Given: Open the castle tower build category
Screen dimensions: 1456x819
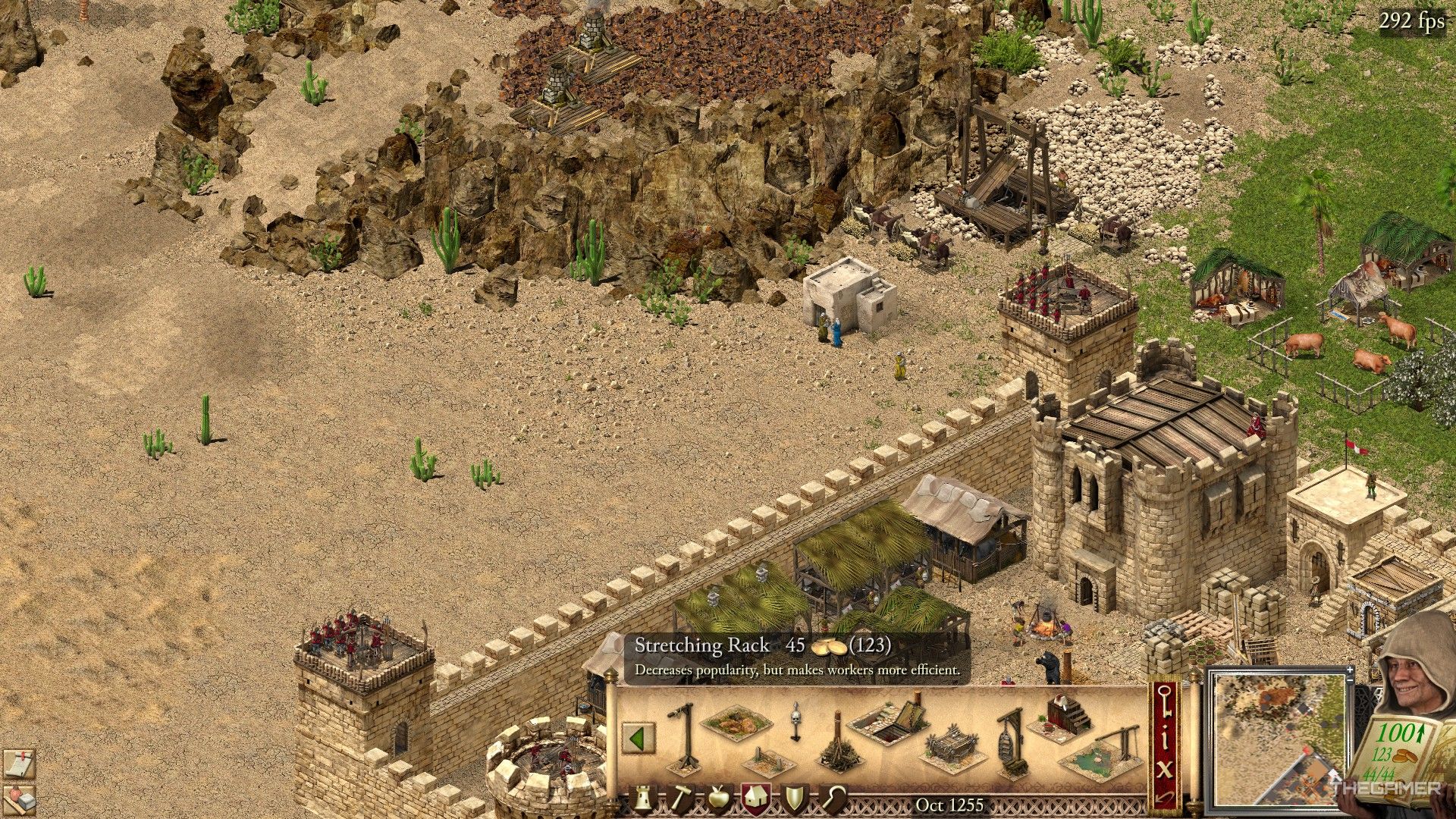Looking at the screenshot, I should [645, 799].
